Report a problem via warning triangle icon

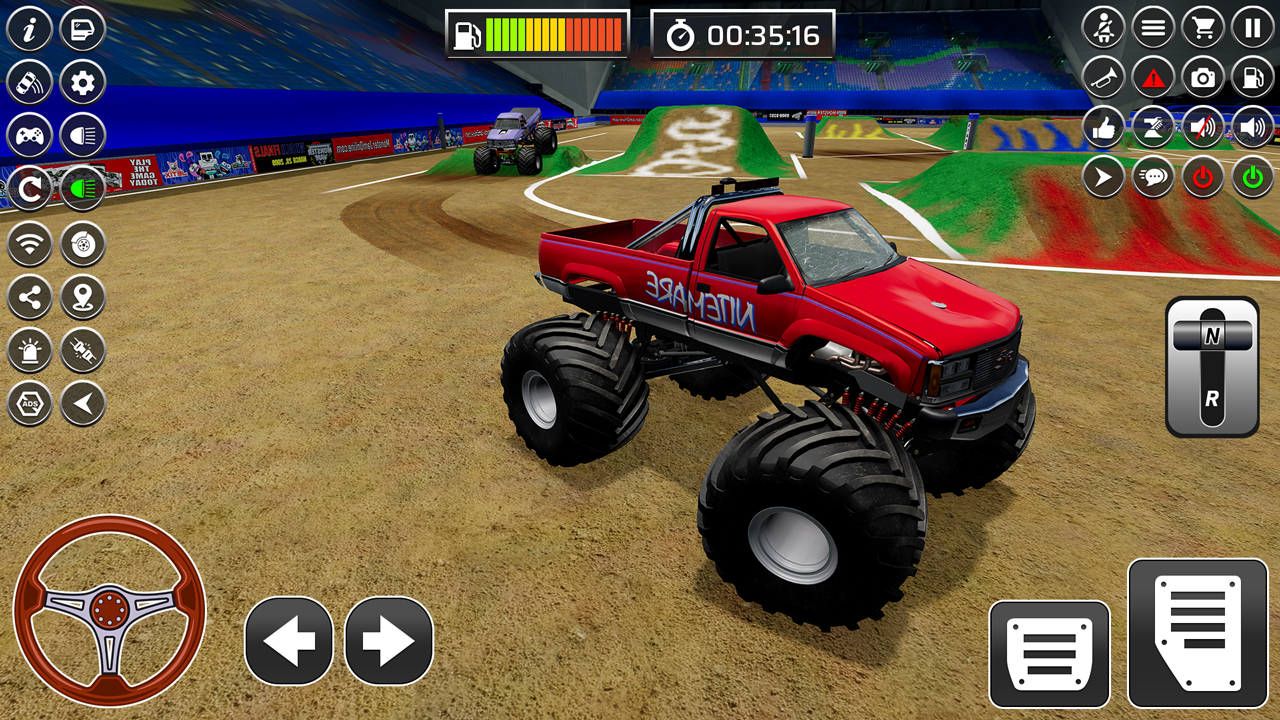click(1152, 77)
